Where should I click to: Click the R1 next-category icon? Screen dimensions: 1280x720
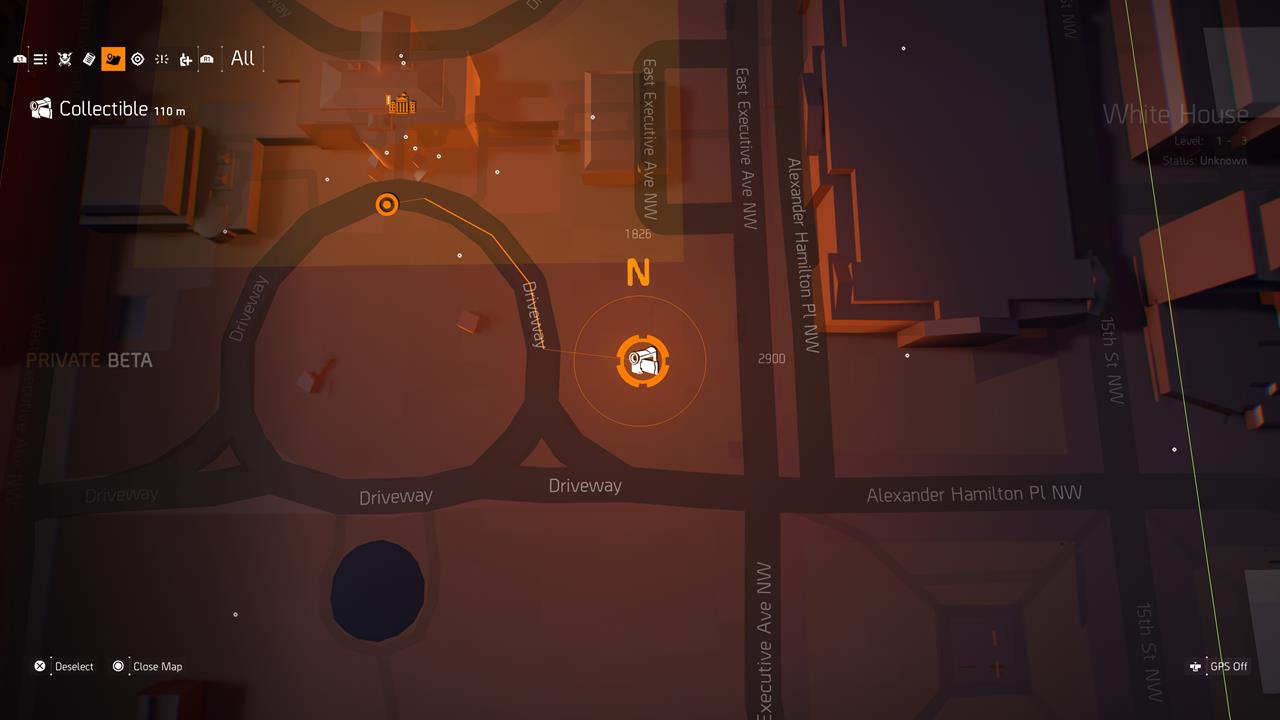point(207,58)
